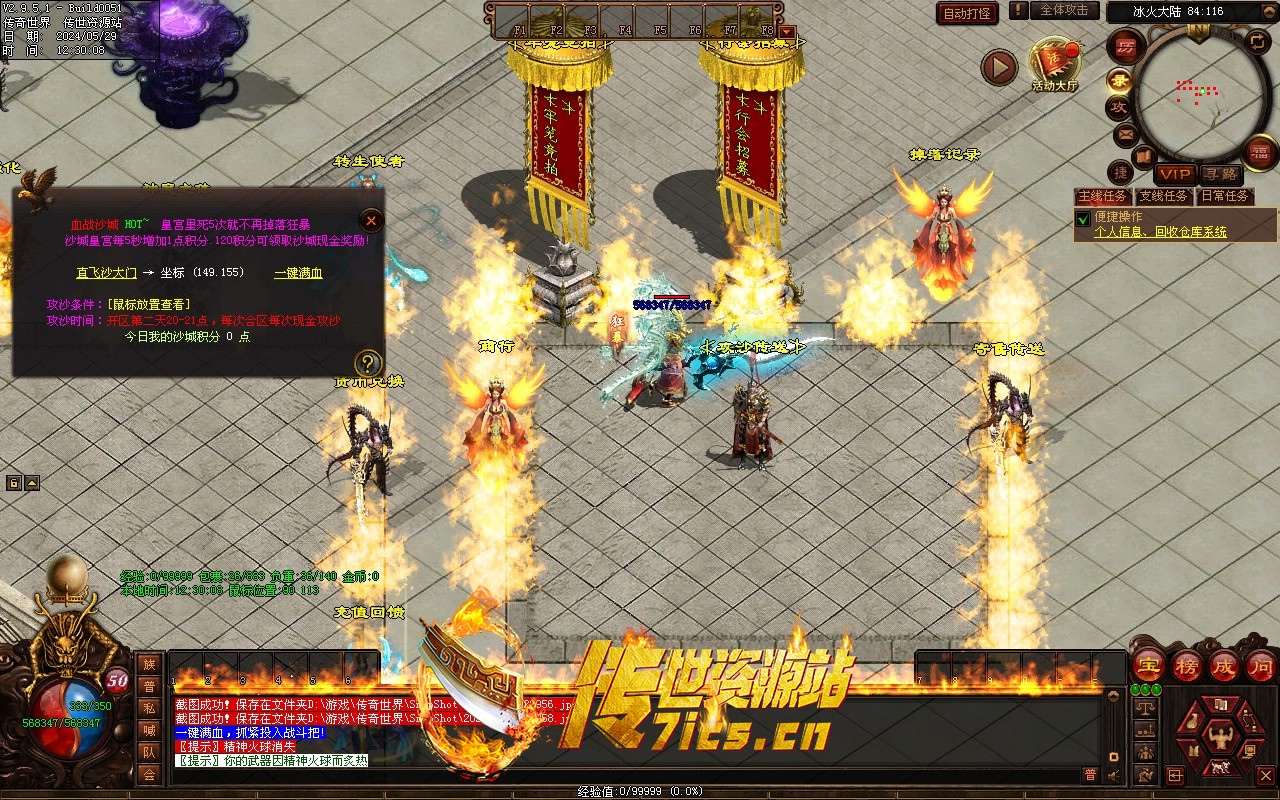
Task: Select the 私 private chat channel
Action: [x=149, y=708]
